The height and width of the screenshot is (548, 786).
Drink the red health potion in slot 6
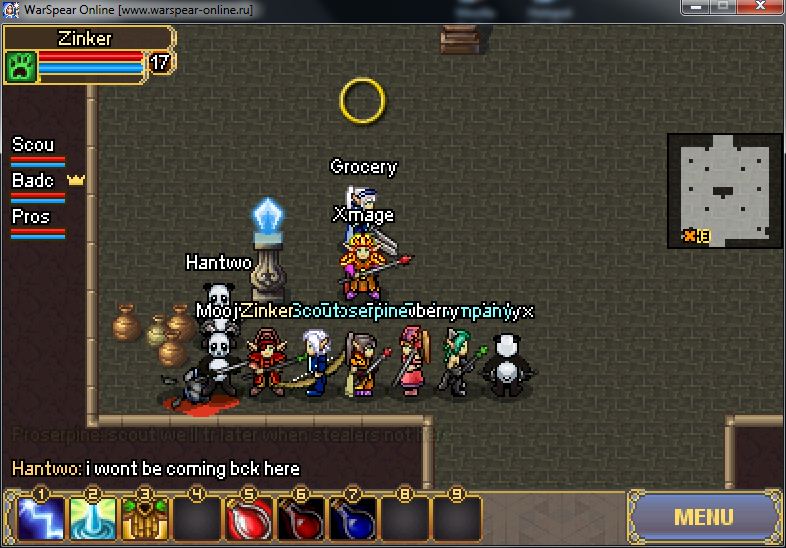tap(301, 519)
